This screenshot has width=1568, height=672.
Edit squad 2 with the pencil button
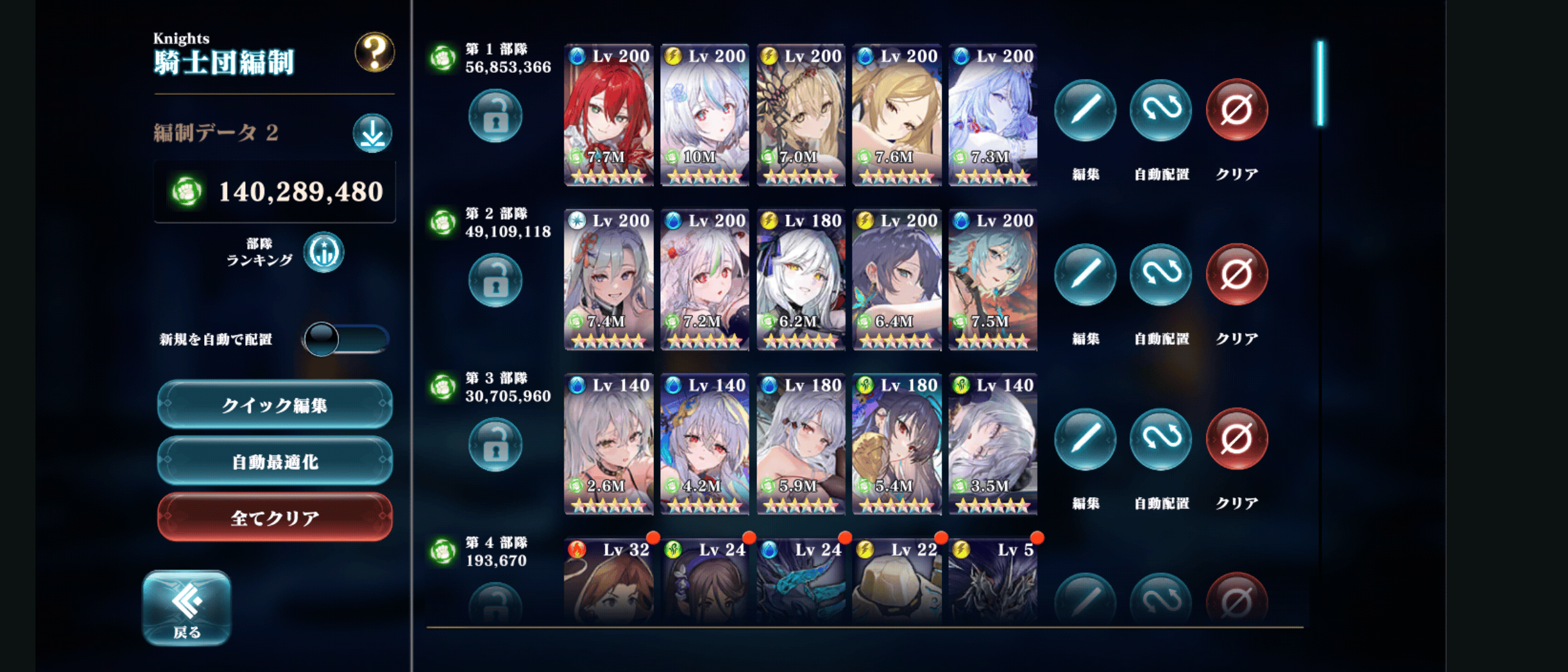tap(1085, 275)
